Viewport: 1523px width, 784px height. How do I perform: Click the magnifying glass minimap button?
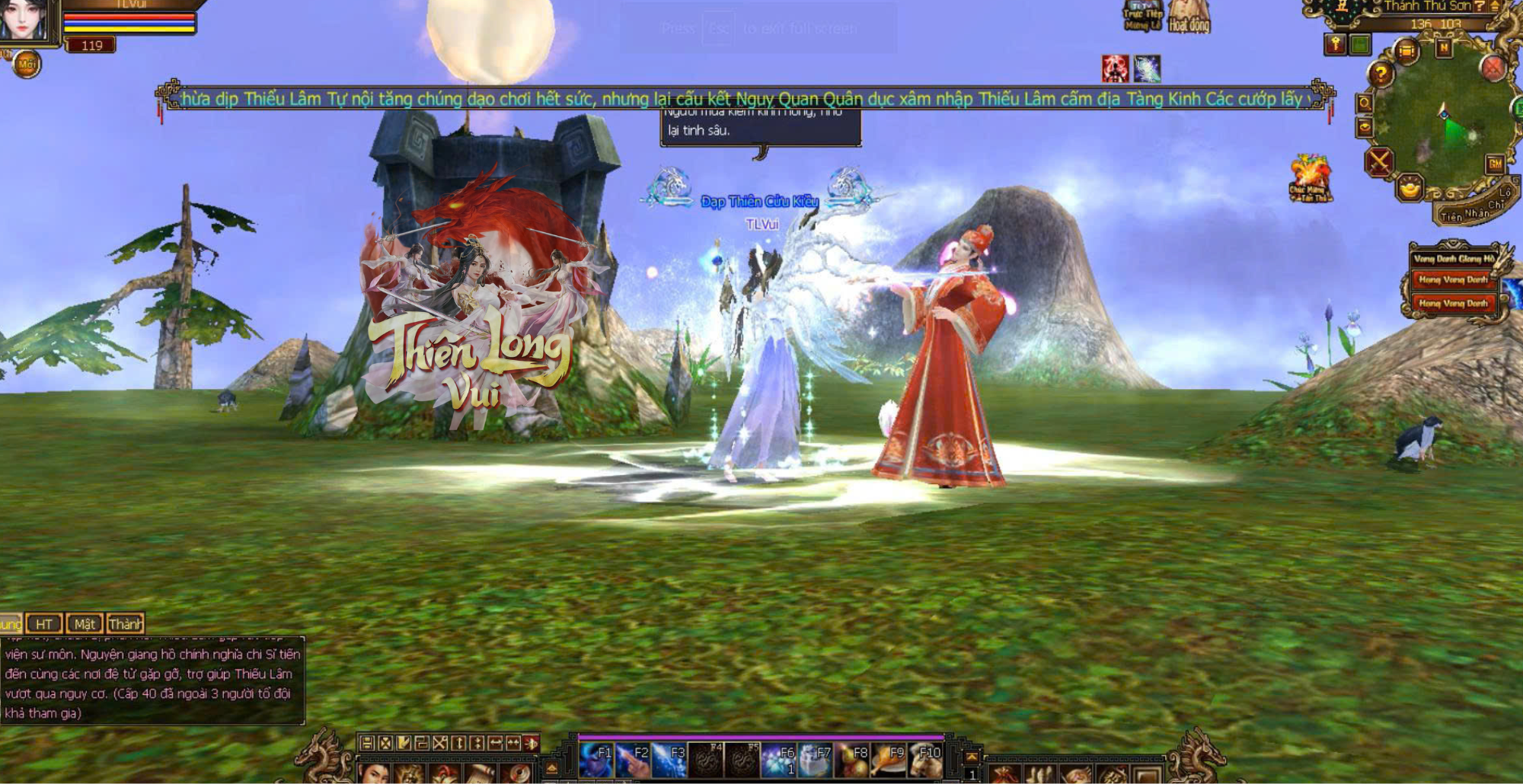click(x=1365, y=103)
